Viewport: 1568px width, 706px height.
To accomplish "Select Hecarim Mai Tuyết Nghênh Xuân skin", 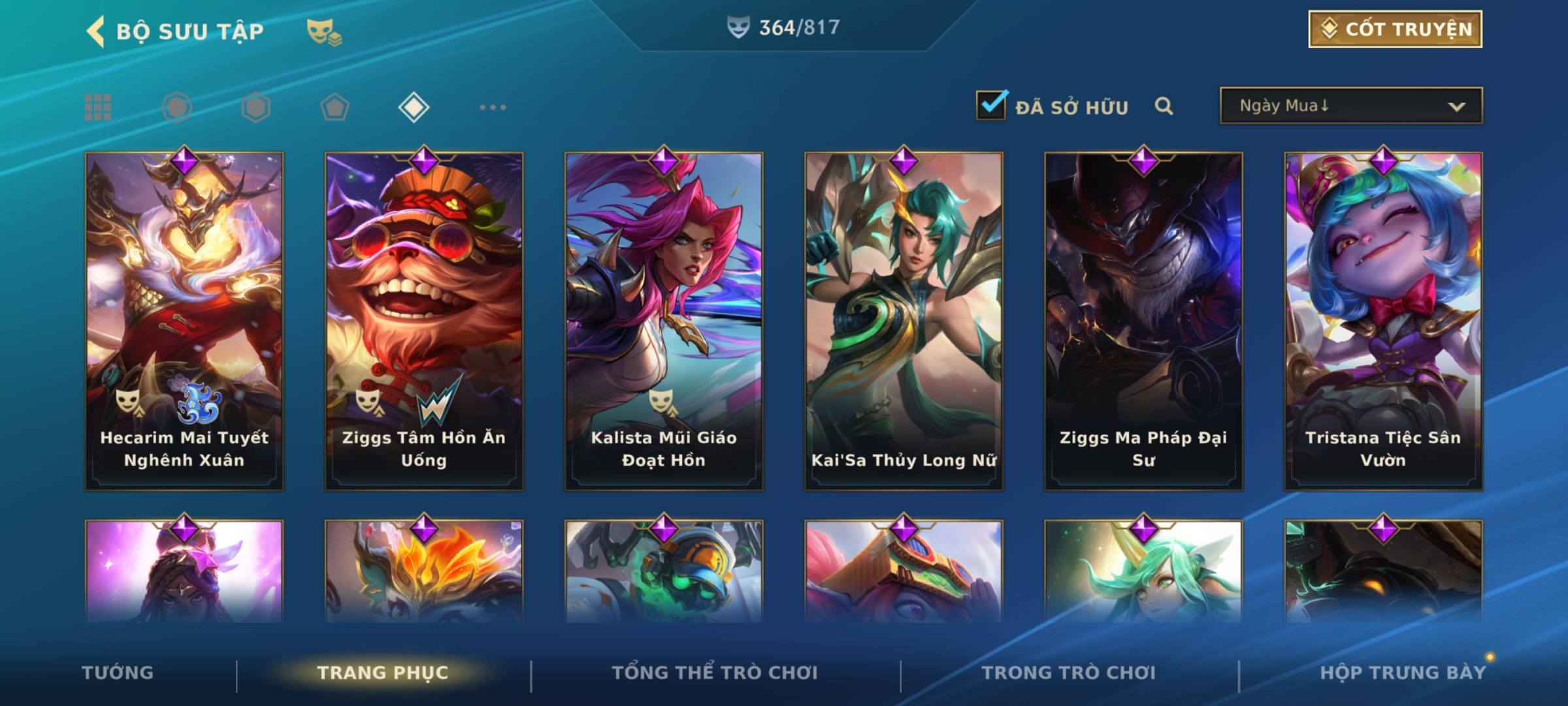I will 184,320.
